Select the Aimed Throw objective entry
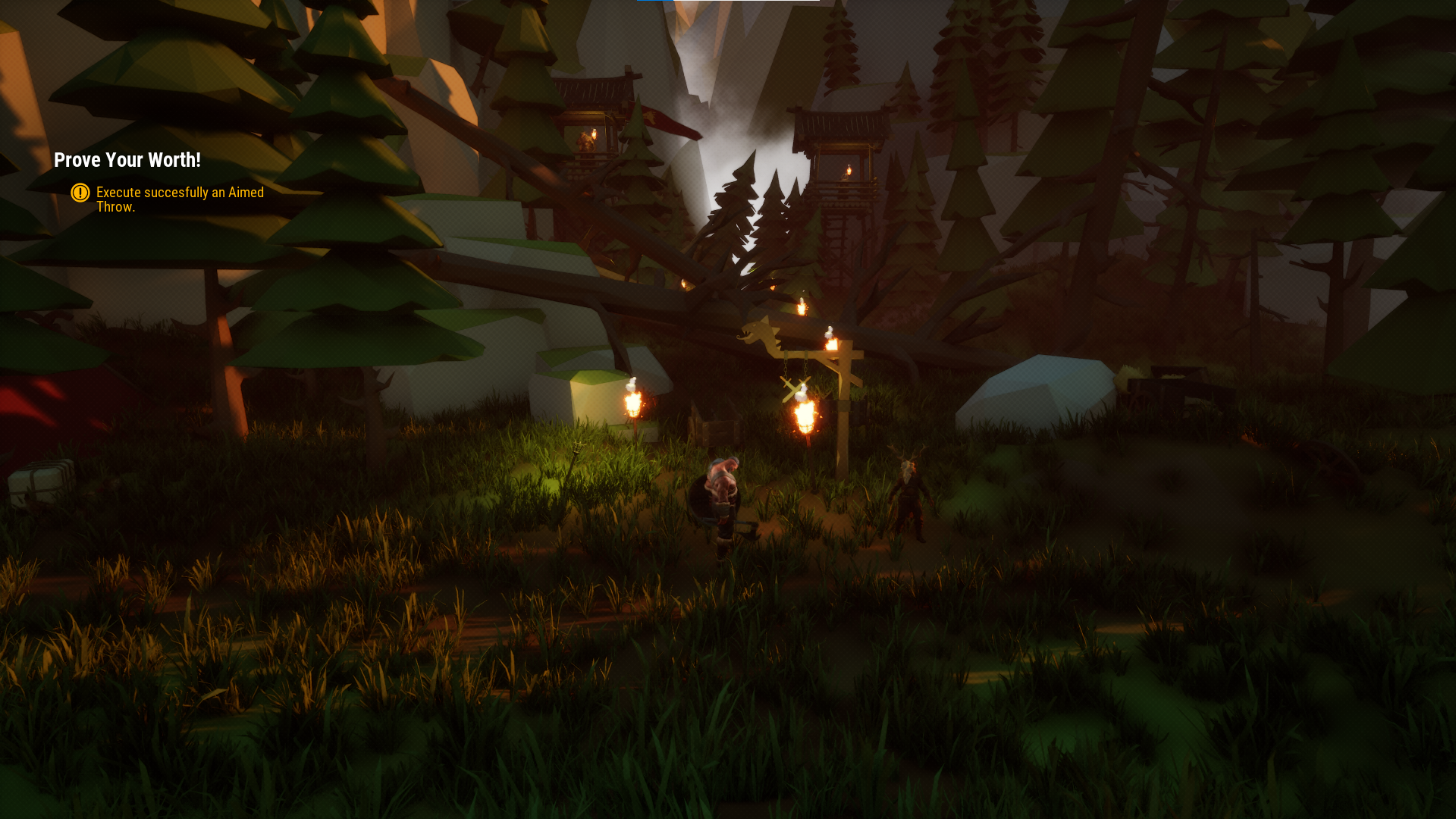The image size is (1456, 819). click(180, 199)
